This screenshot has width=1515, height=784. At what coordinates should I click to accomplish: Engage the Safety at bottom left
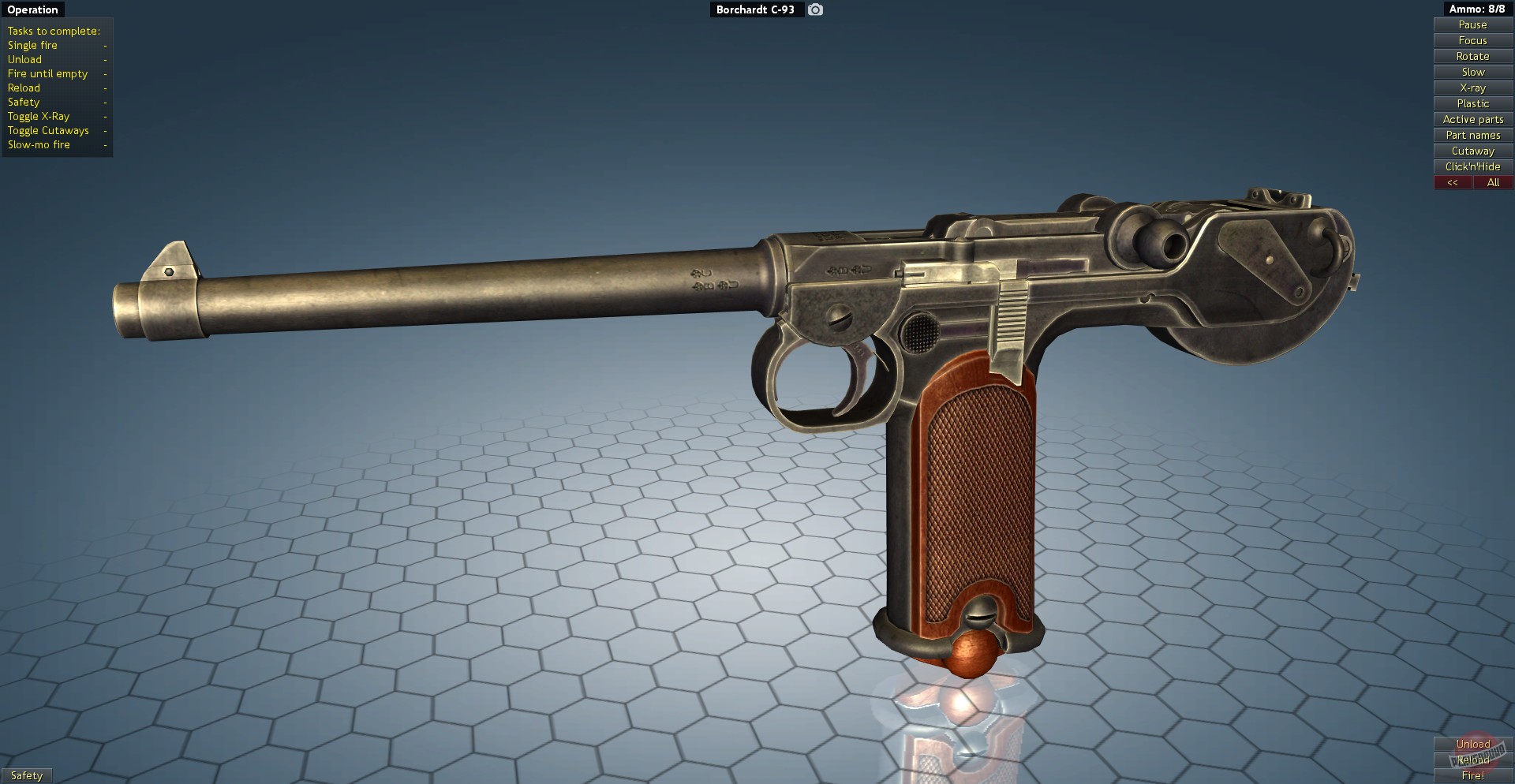click(x=27, y=775)
